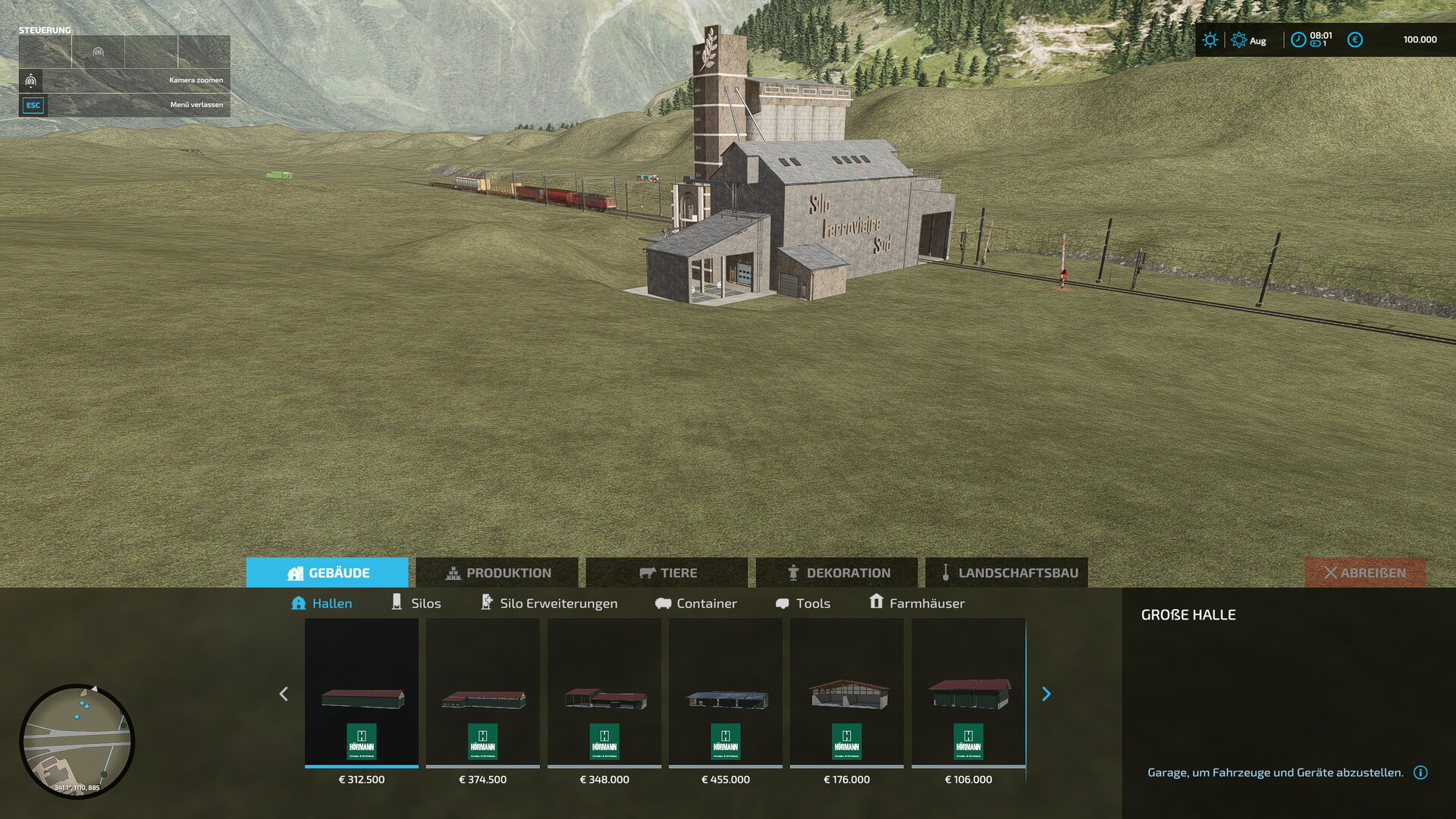Pick the € 348.000 hall thumbnail
The height and width of the screenshot is (819, 1456).
(604, 692)
